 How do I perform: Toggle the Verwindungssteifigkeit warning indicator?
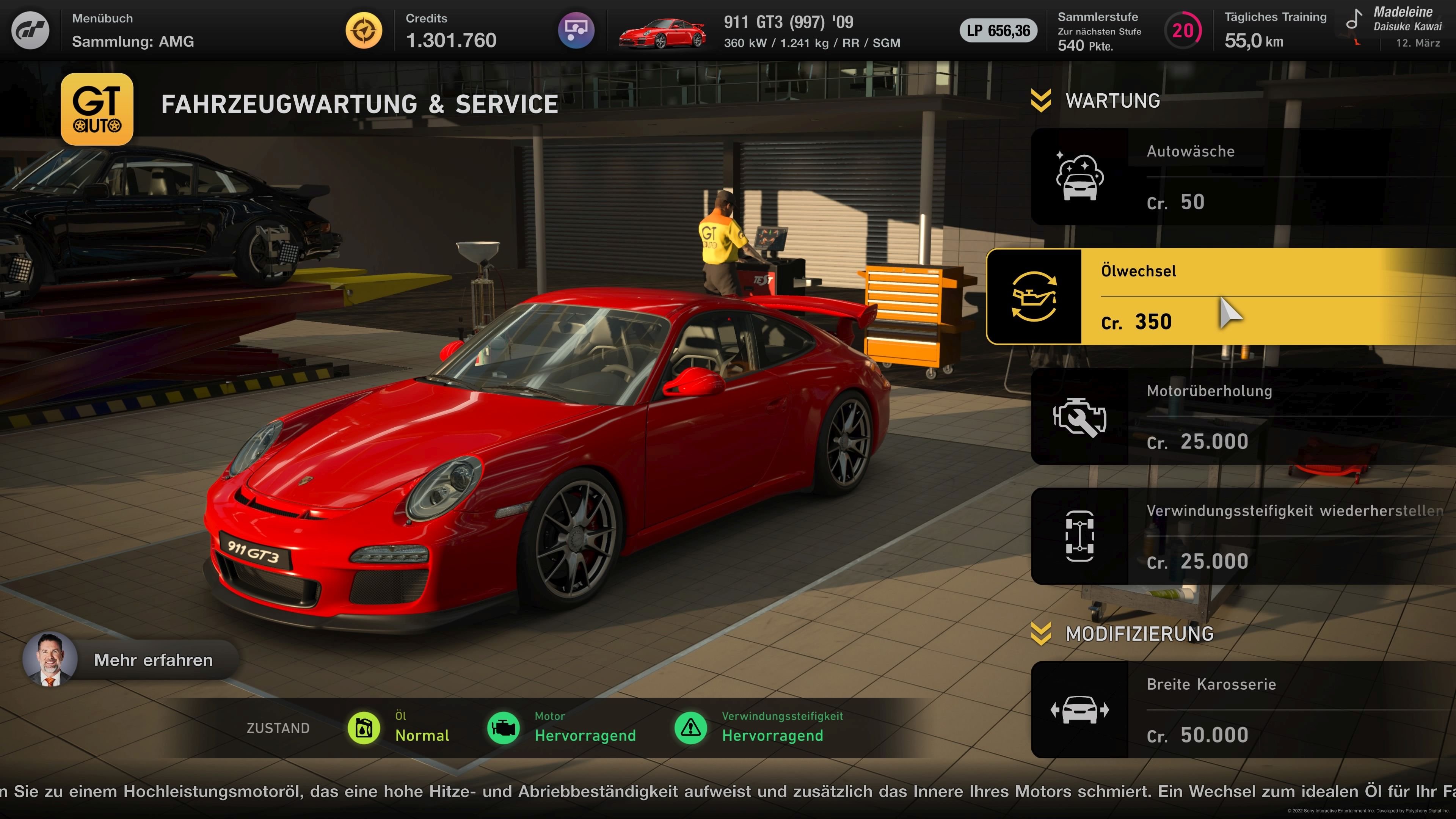691,728
